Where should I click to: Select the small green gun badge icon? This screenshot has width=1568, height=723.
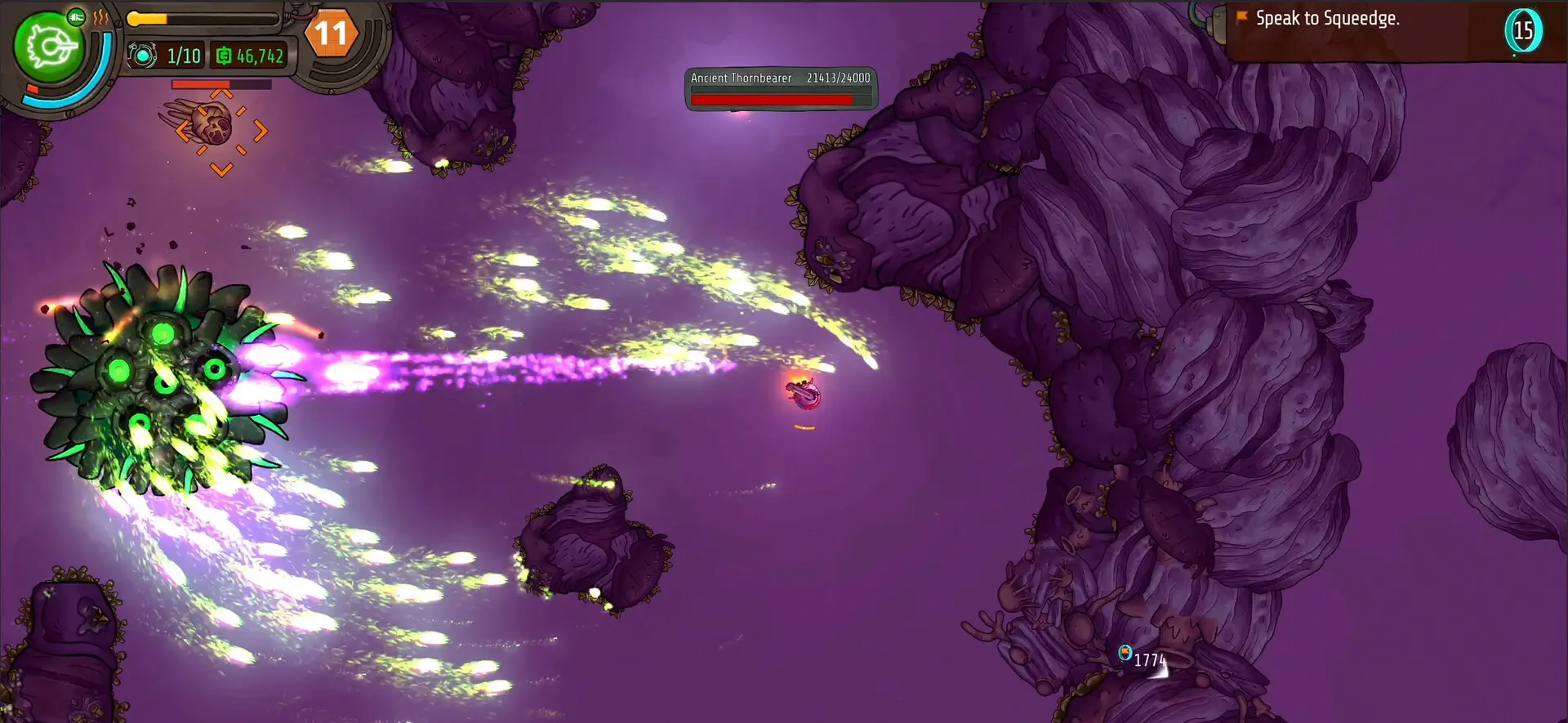click(x=76, y=17)
